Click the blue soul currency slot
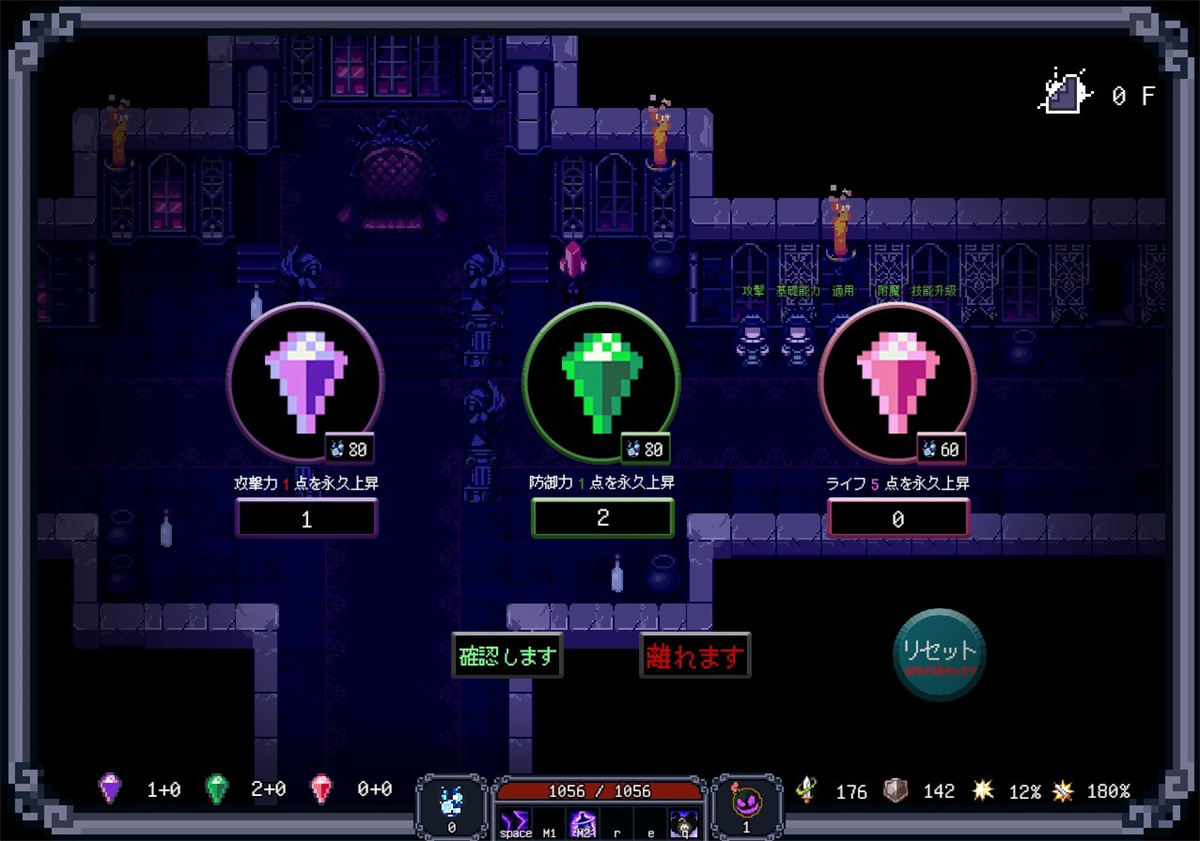This screenshot has height=841, width=1200. [451, 806]
